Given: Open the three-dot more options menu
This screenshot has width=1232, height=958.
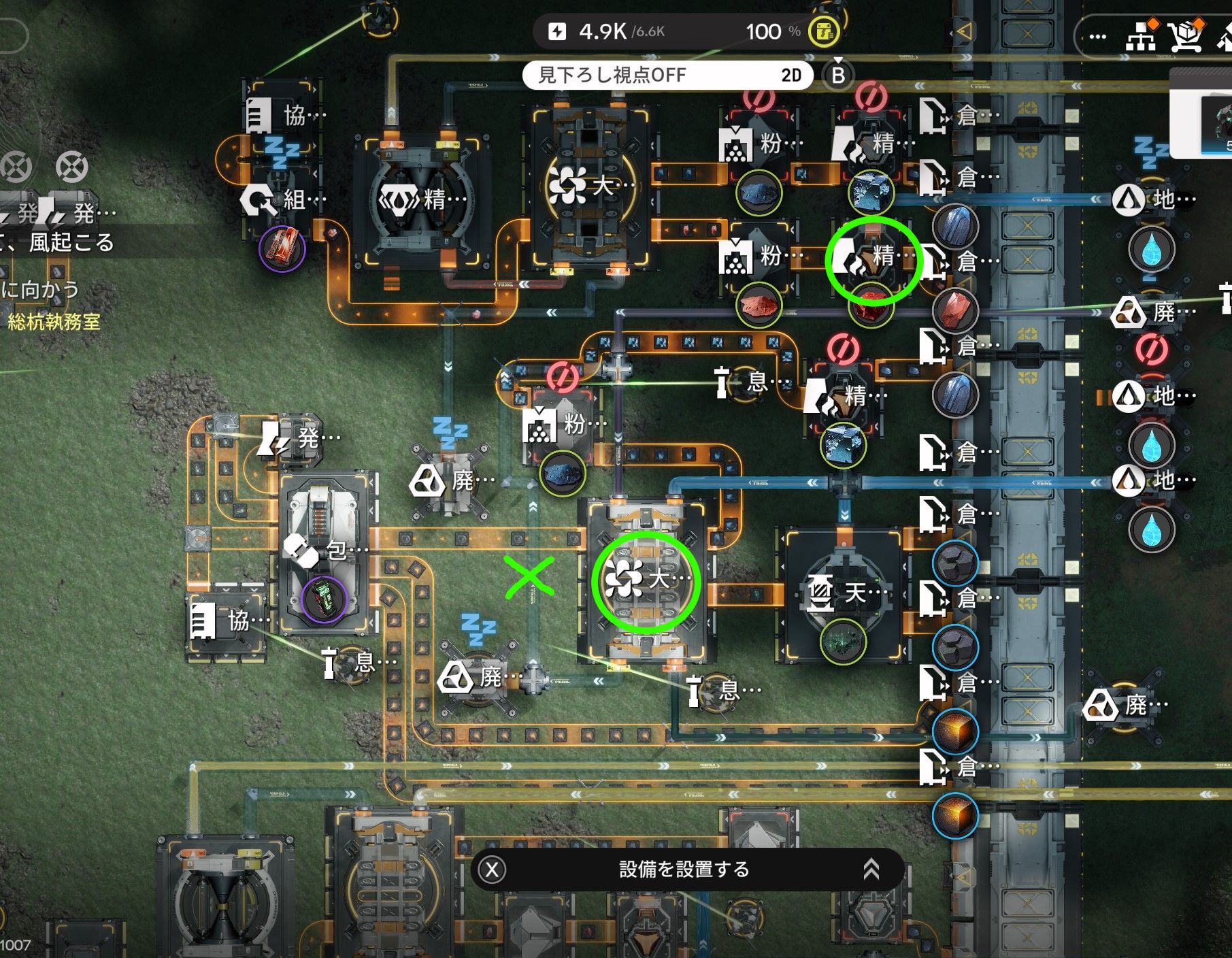Looking at the screenshot, I should tap(1097, 37).
